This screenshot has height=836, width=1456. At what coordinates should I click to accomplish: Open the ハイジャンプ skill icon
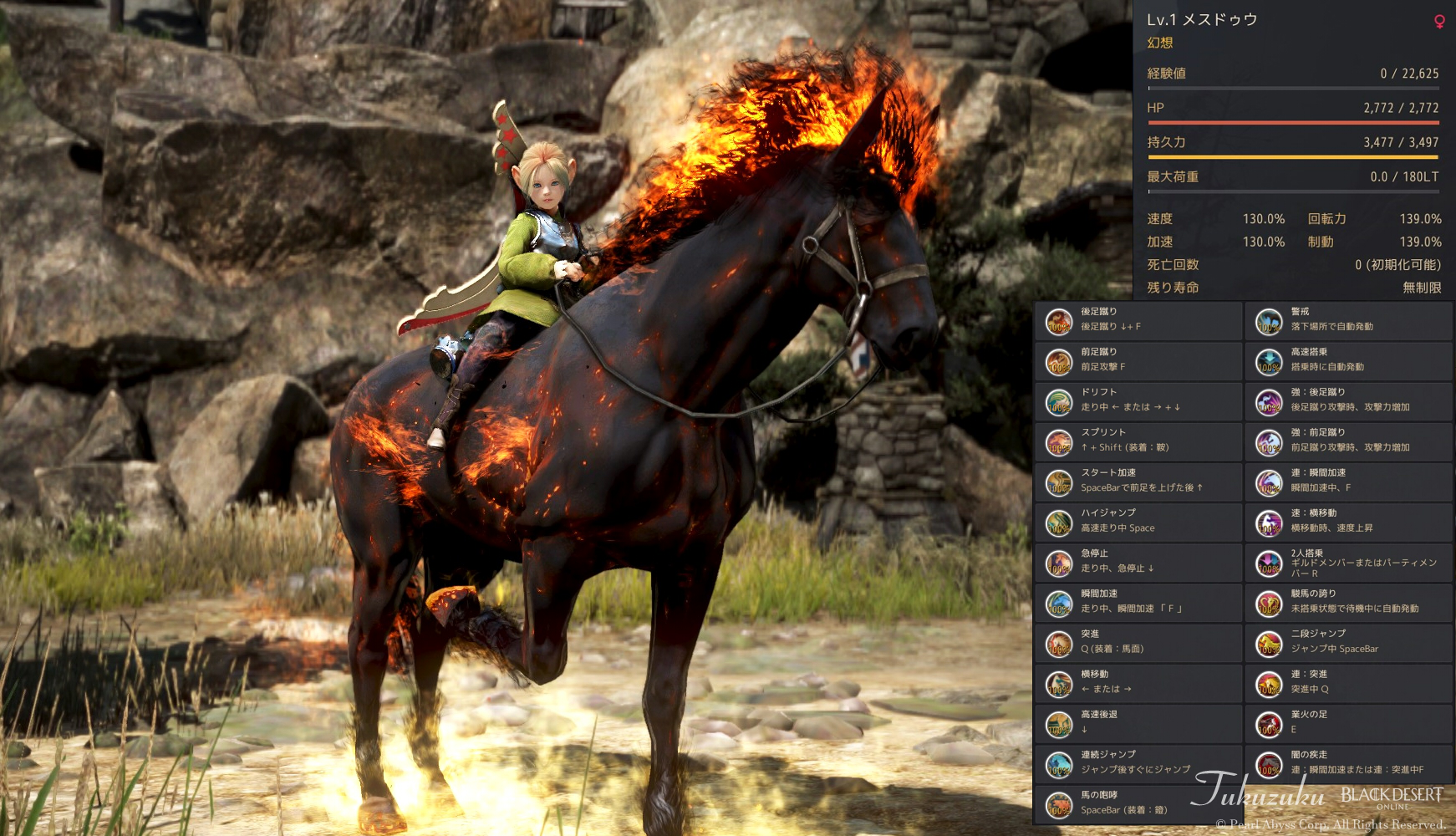tap(1059, 522)
